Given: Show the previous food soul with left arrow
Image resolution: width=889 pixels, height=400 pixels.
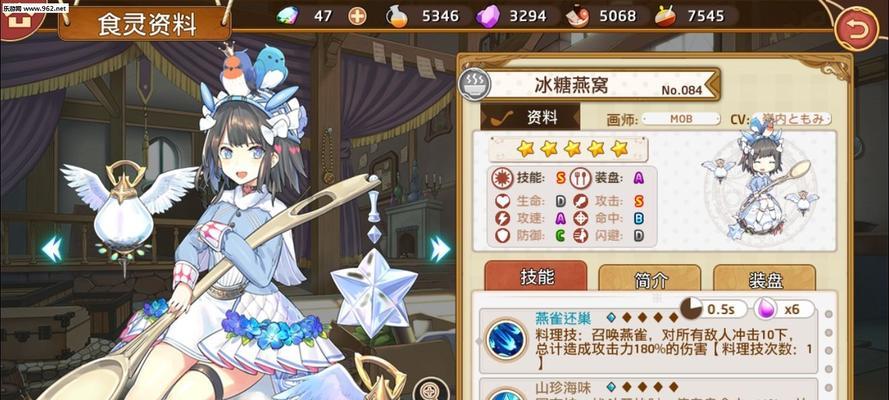Looking at the screenshot, I should tap(51, 248).
